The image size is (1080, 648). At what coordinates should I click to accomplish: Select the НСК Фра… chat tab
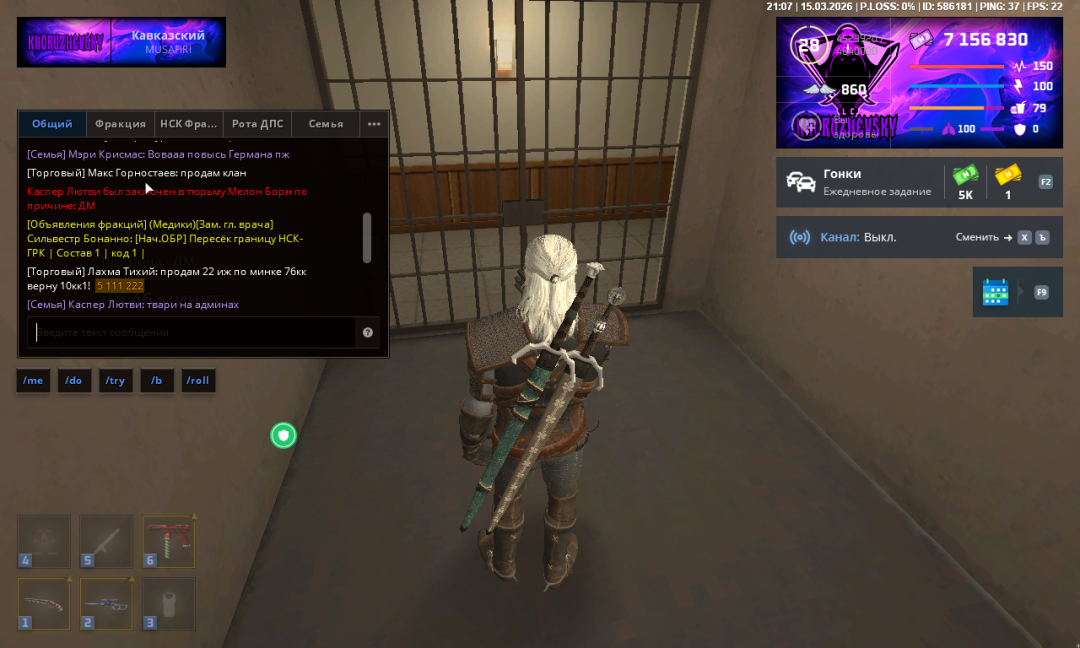pos(188,124)
